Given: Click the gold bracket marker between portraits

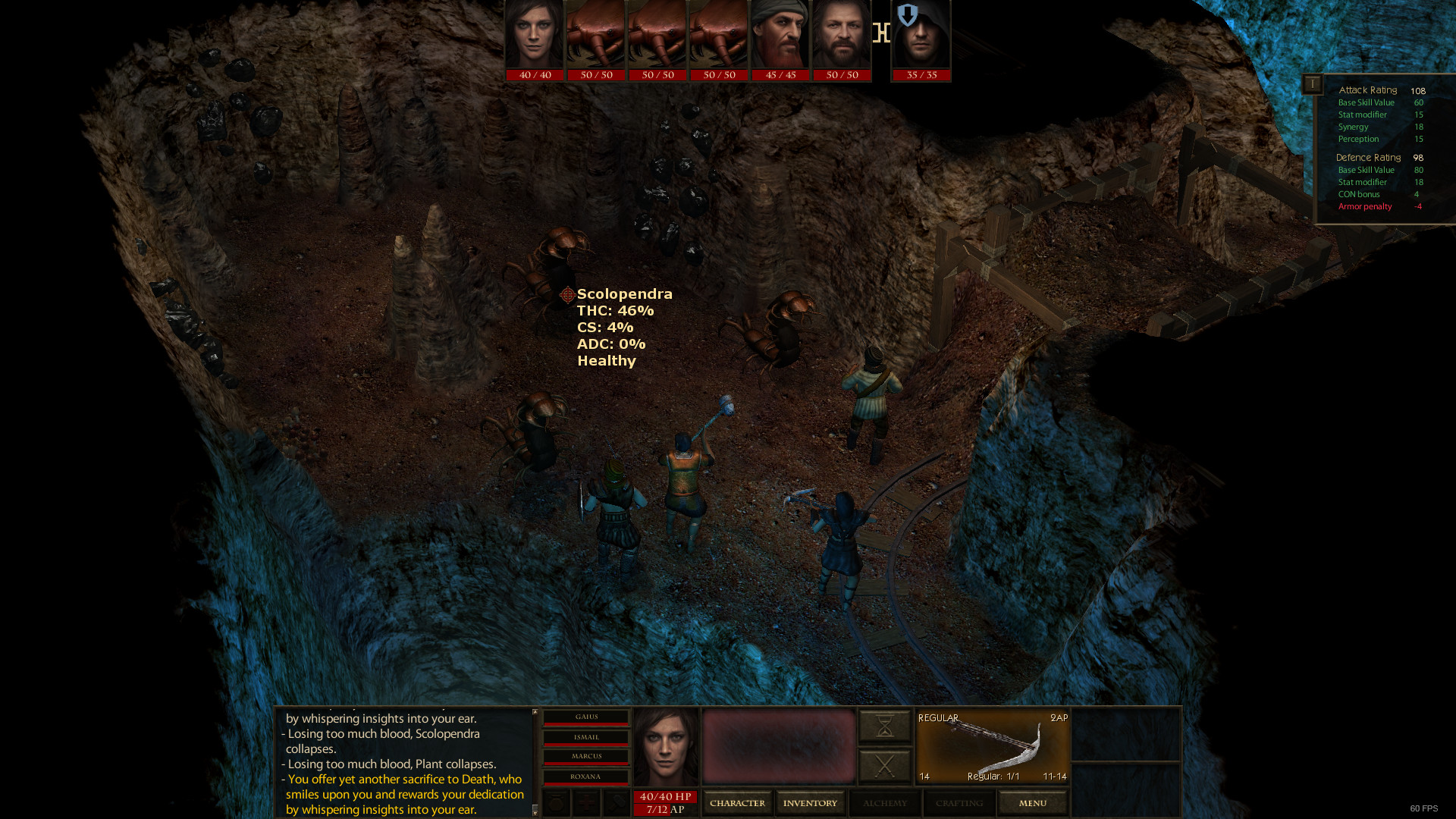Looking at the screenshot, I should (881, 33).
